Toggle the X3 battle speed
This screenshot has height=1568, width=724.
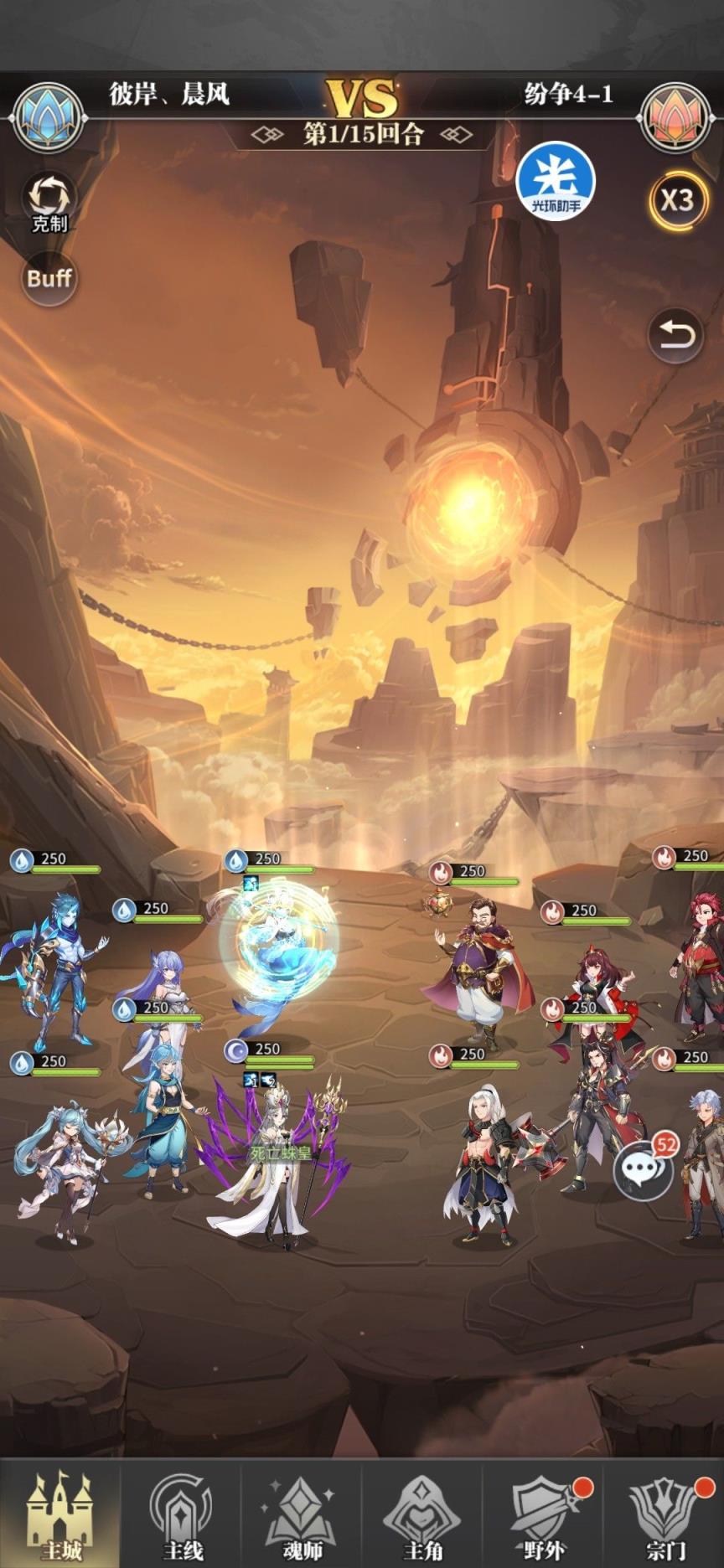[x=676, y=201]
